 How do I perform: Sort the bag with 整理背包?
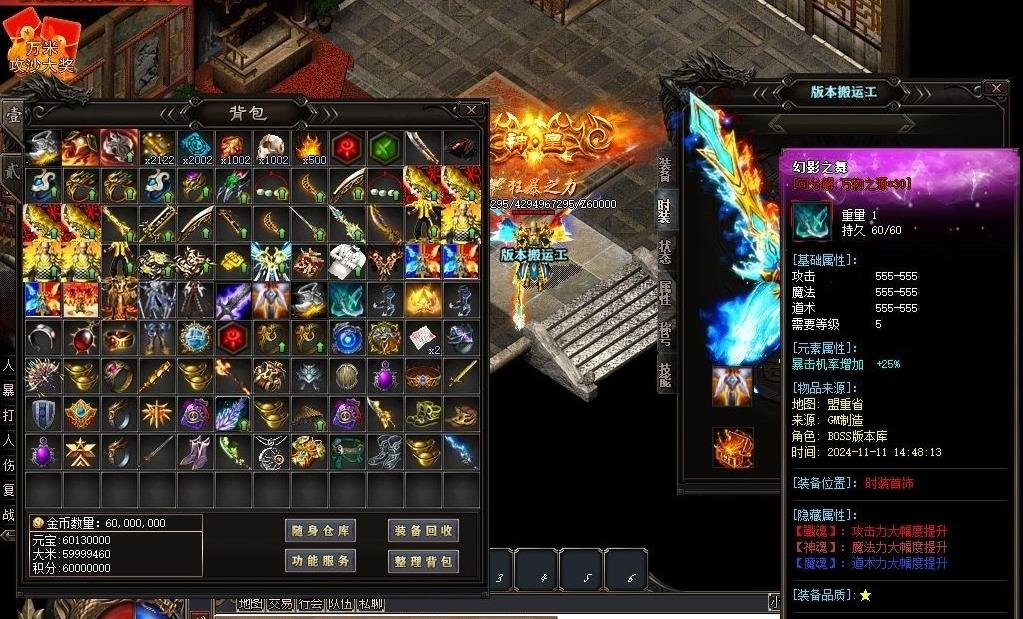[423, 561]
